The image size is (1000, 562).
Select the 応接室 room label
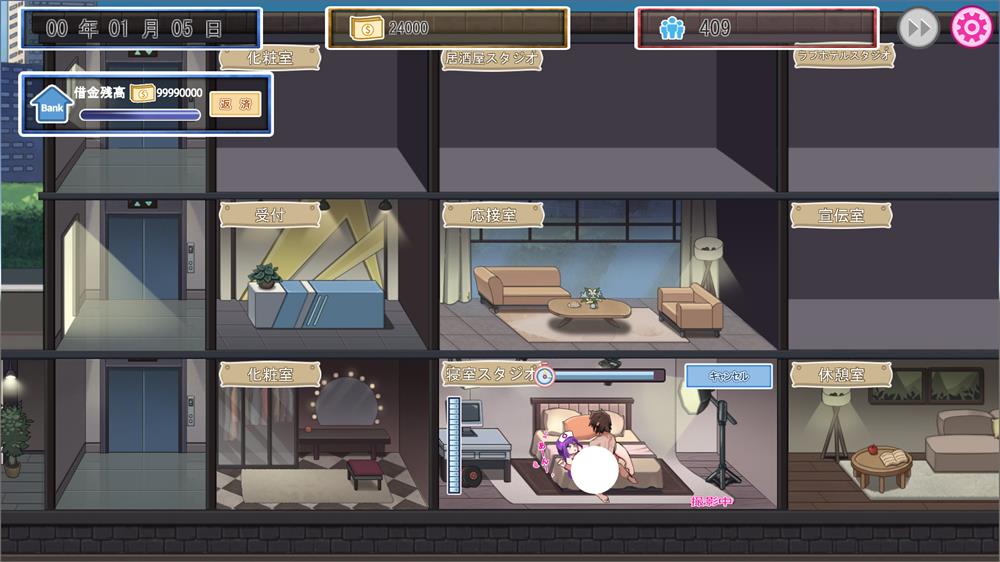coord(492,214)
